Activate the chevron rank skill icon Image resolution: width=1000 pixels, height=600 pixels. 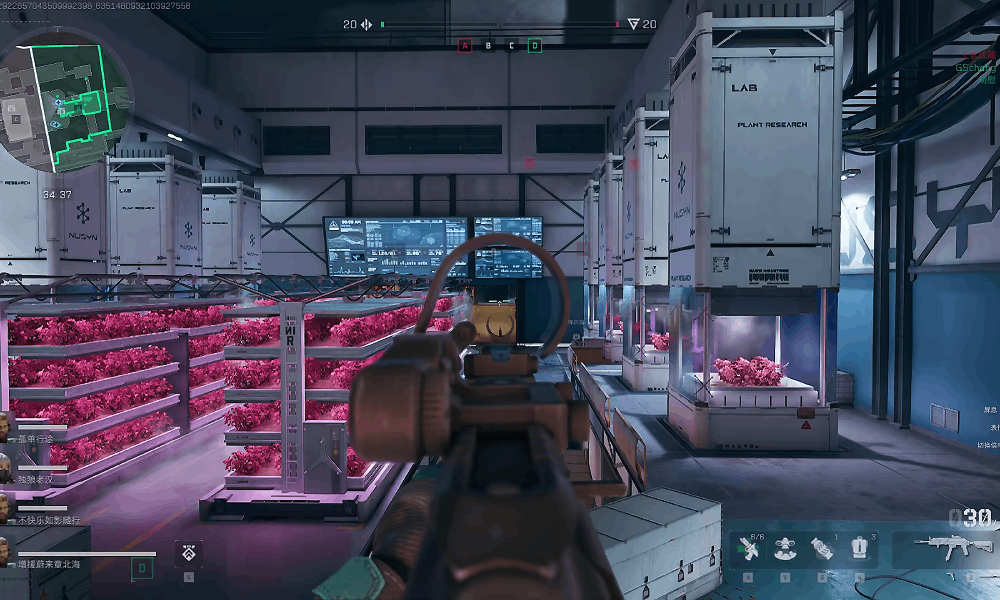[189, 552]
